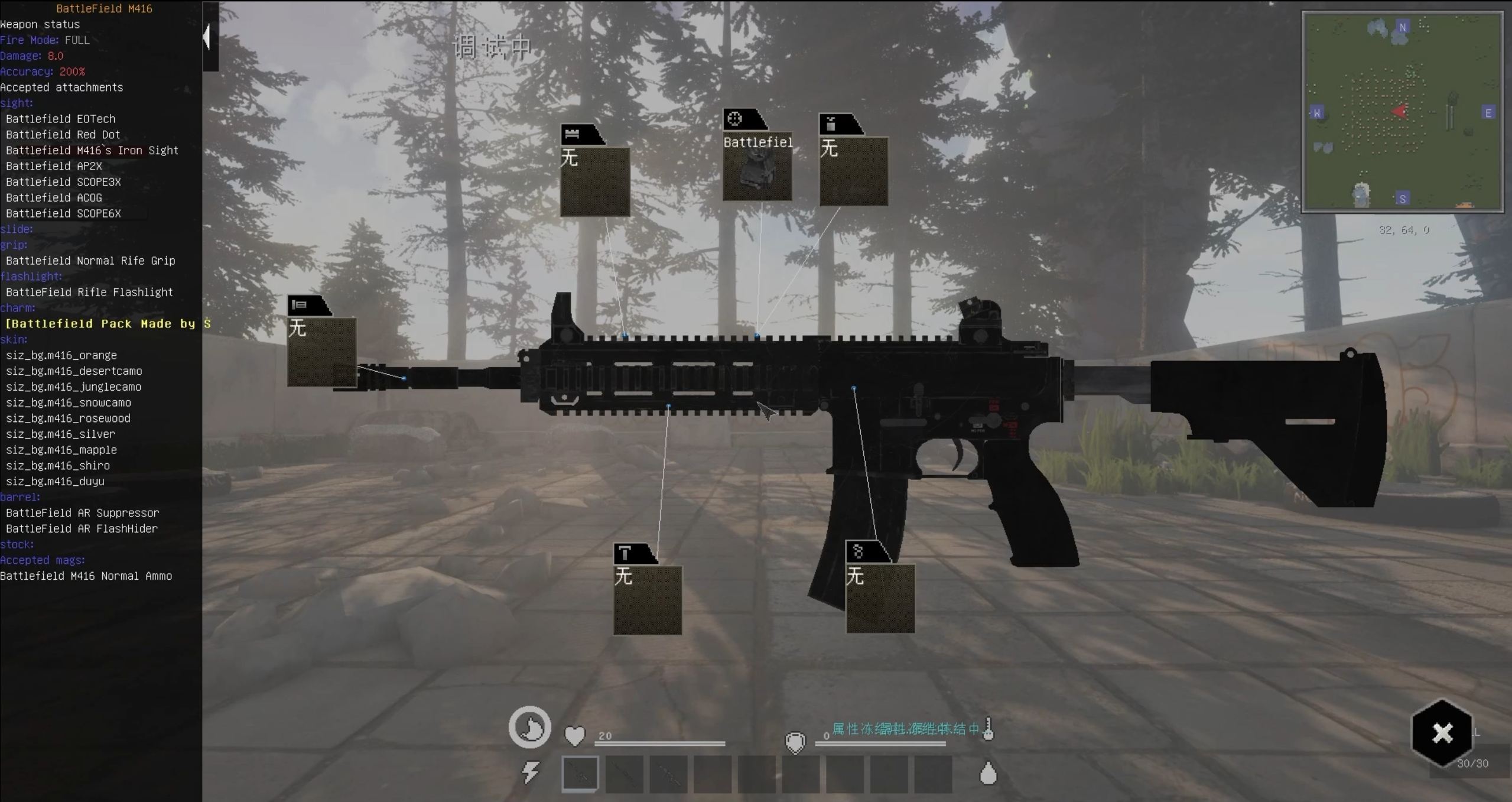The image size is (1512, 802).
Task: Open the empty slot with the canister-shaped icon
Action: click(x=853, y=171)
